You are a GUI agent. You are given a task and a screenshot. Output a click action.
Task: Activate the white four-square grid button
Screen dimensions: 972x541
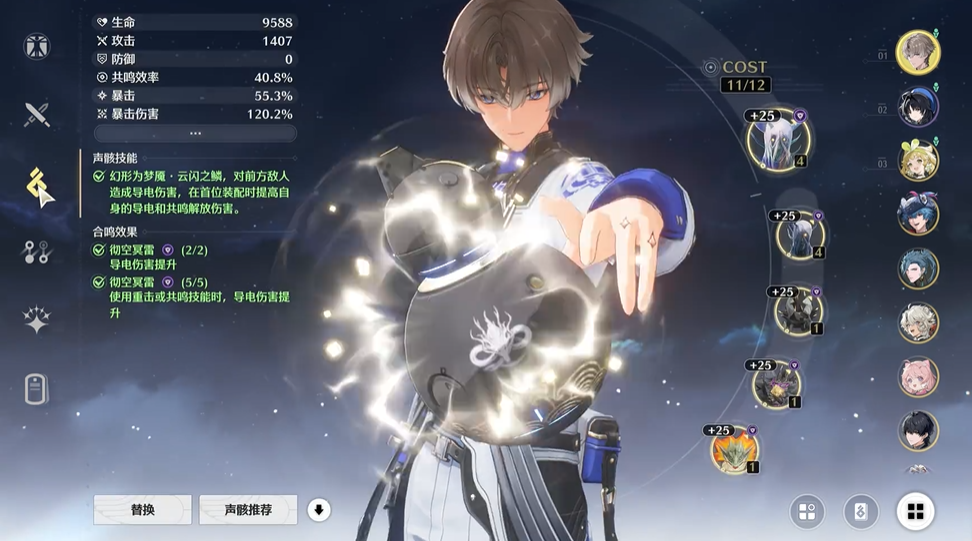tap(914, 512)
